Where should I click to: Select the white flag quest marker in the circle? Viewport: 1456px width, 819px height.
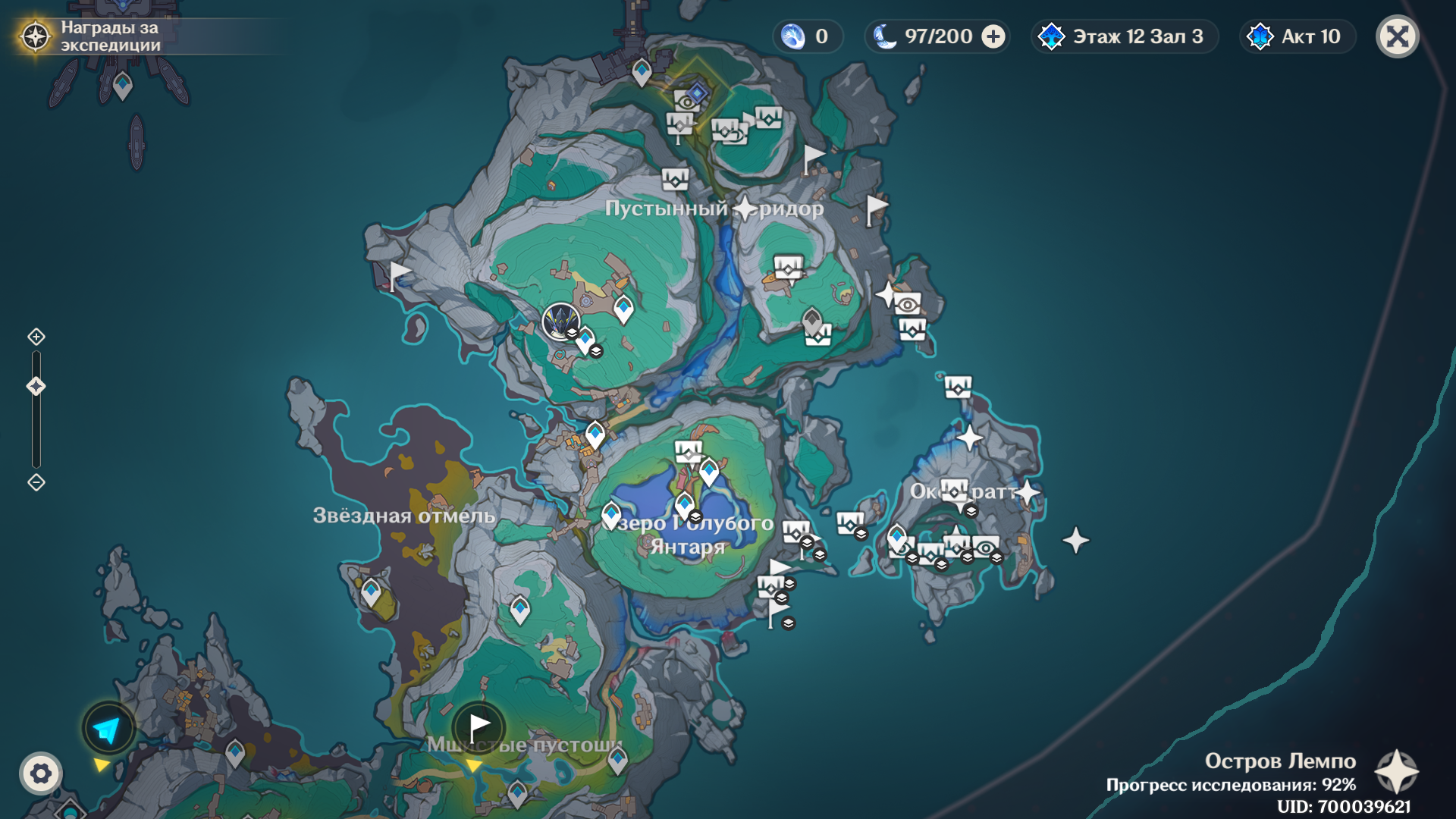point(479,727)
